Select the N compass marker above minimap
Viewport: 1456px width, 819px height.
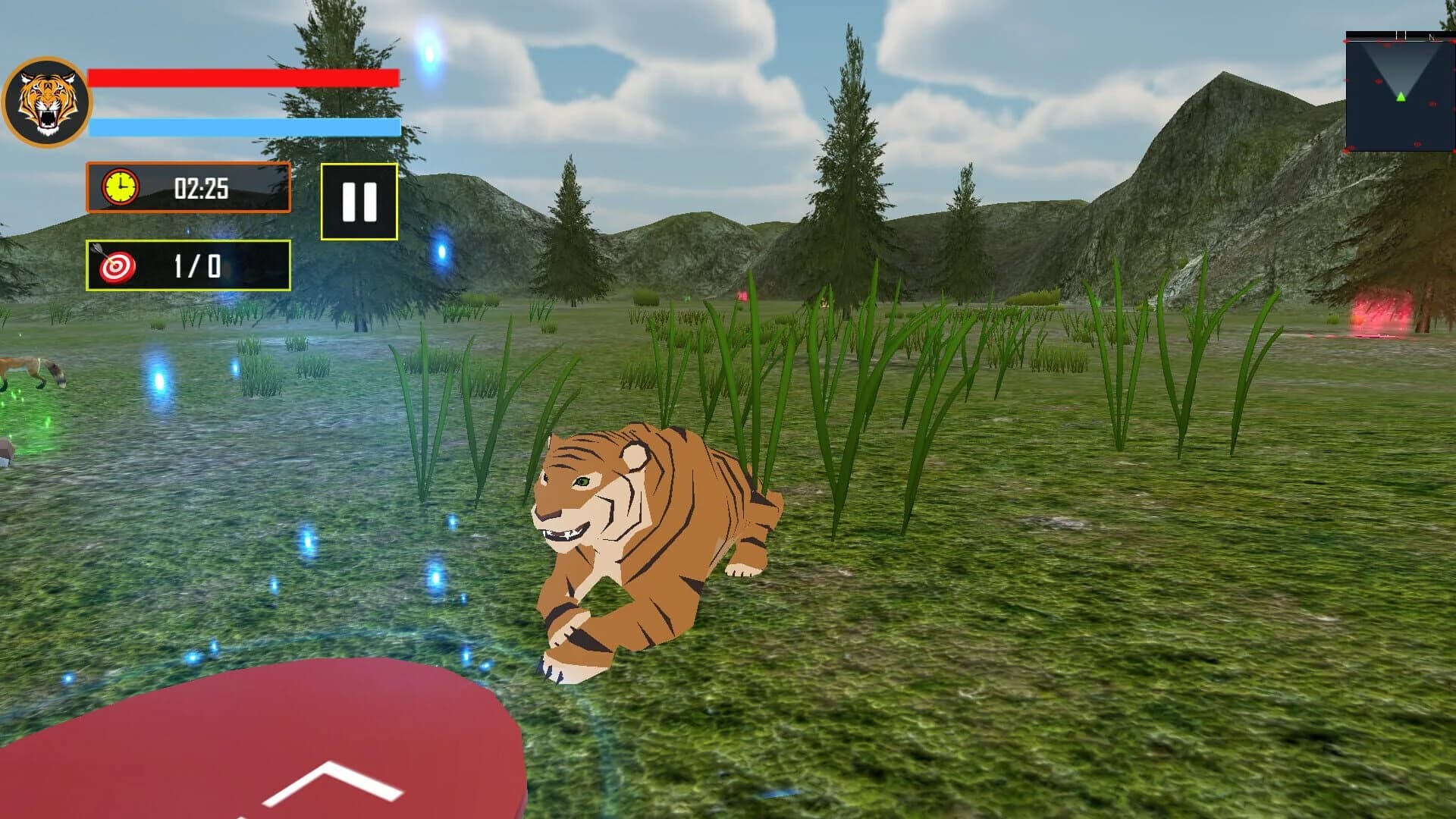coord(1431,37)
